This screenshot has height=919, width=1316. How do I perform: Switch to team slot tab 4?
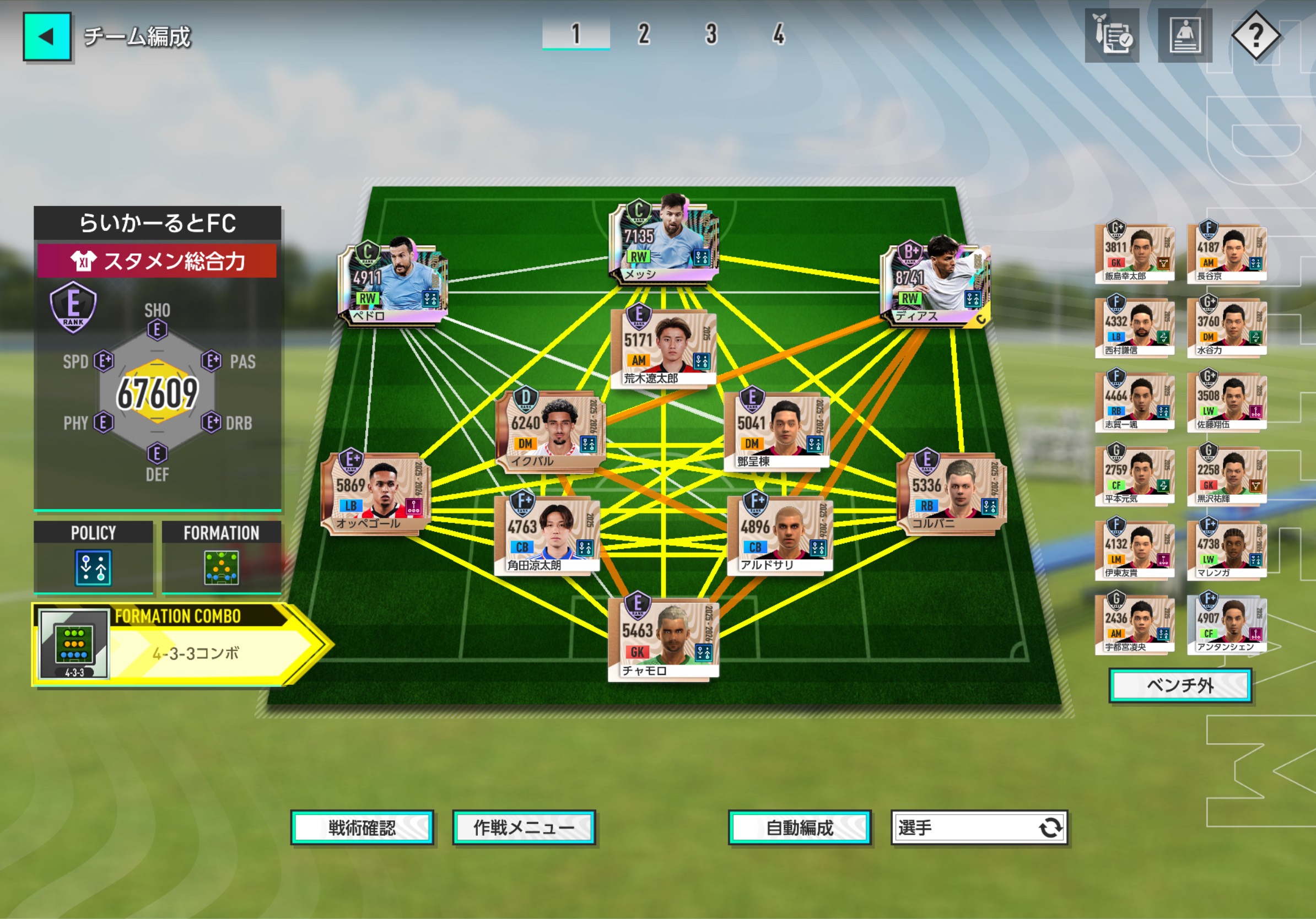click(778, 34)
